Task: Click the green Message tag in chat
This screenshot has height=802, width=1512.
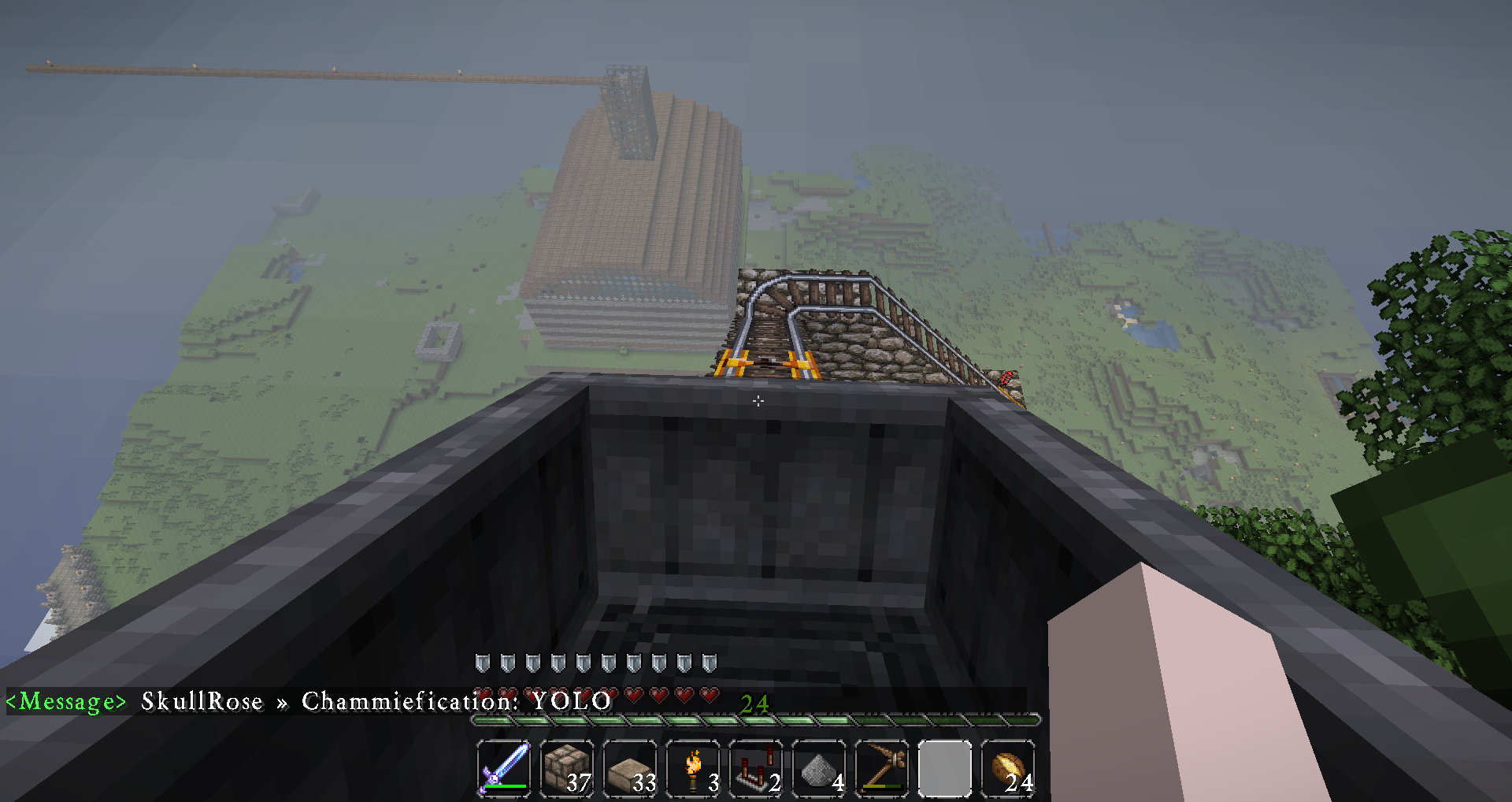Action: [x=67, y=701]
